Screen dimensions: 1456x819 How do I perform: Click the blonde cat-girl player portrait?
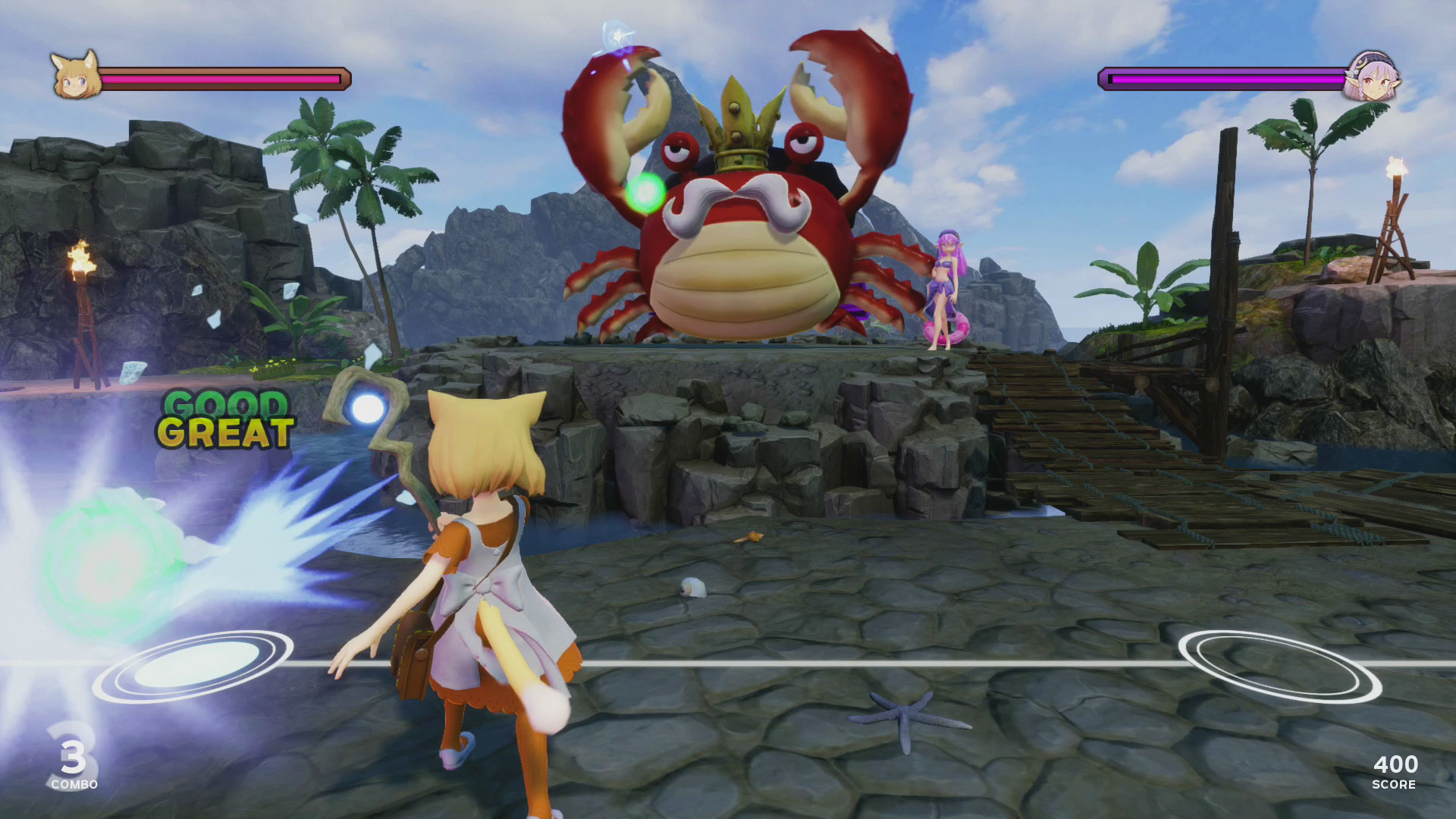click(75, 75)
